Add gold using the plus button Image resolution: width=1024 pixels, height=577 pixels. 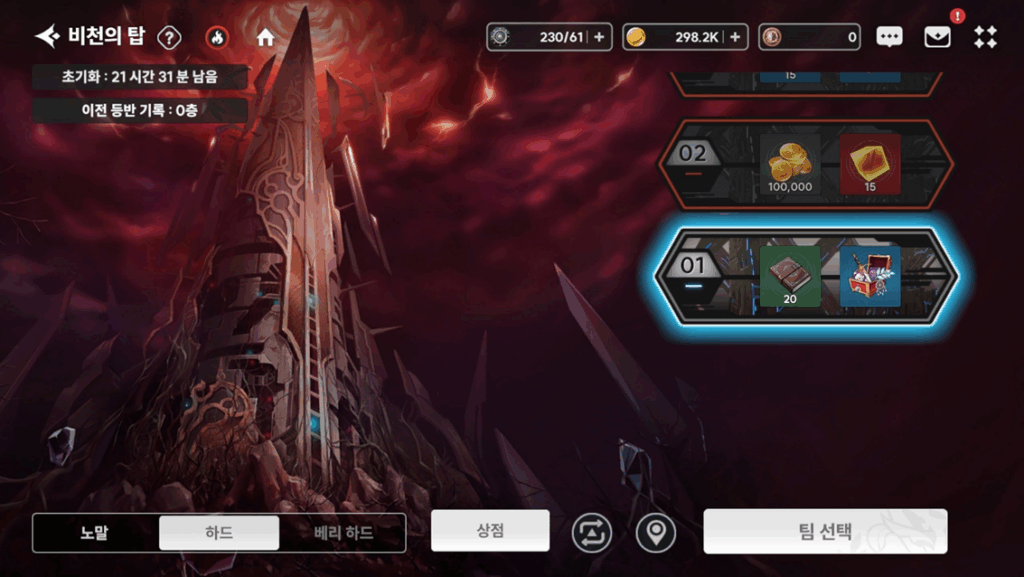coord(735,37)
